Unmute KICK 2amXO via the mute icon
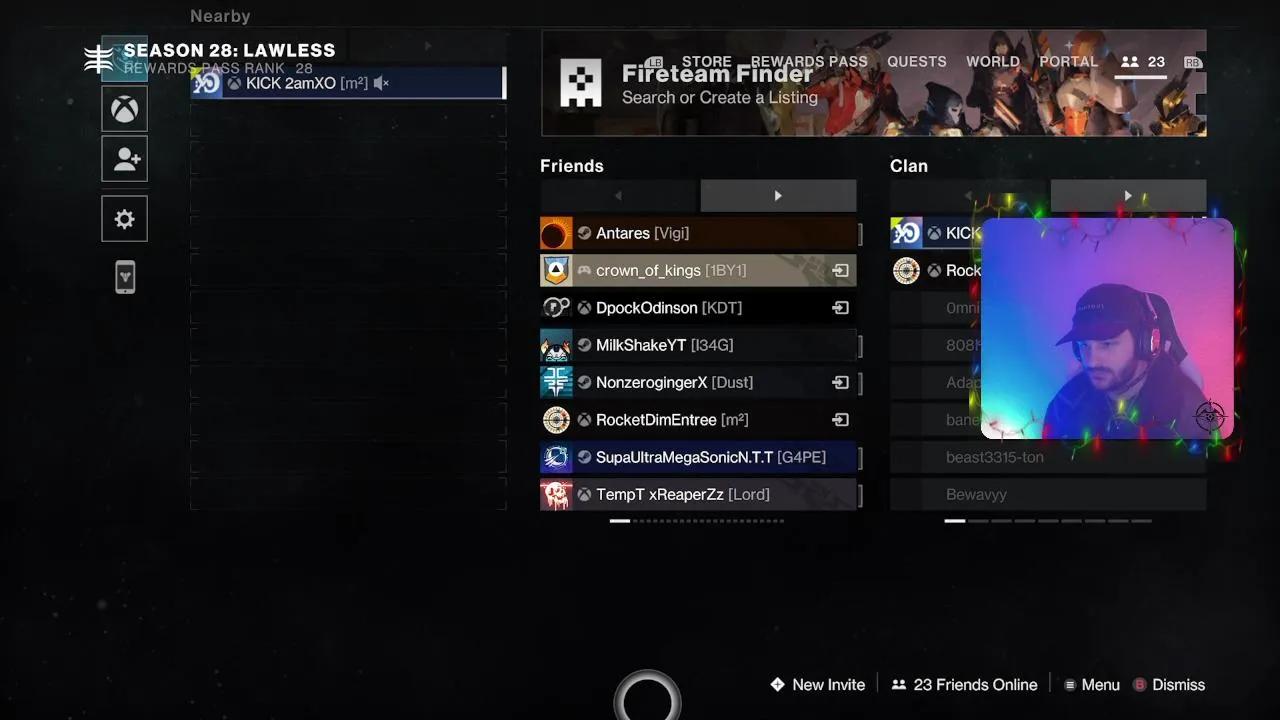This screenshot has width=1280, height=720. (380, 83)
